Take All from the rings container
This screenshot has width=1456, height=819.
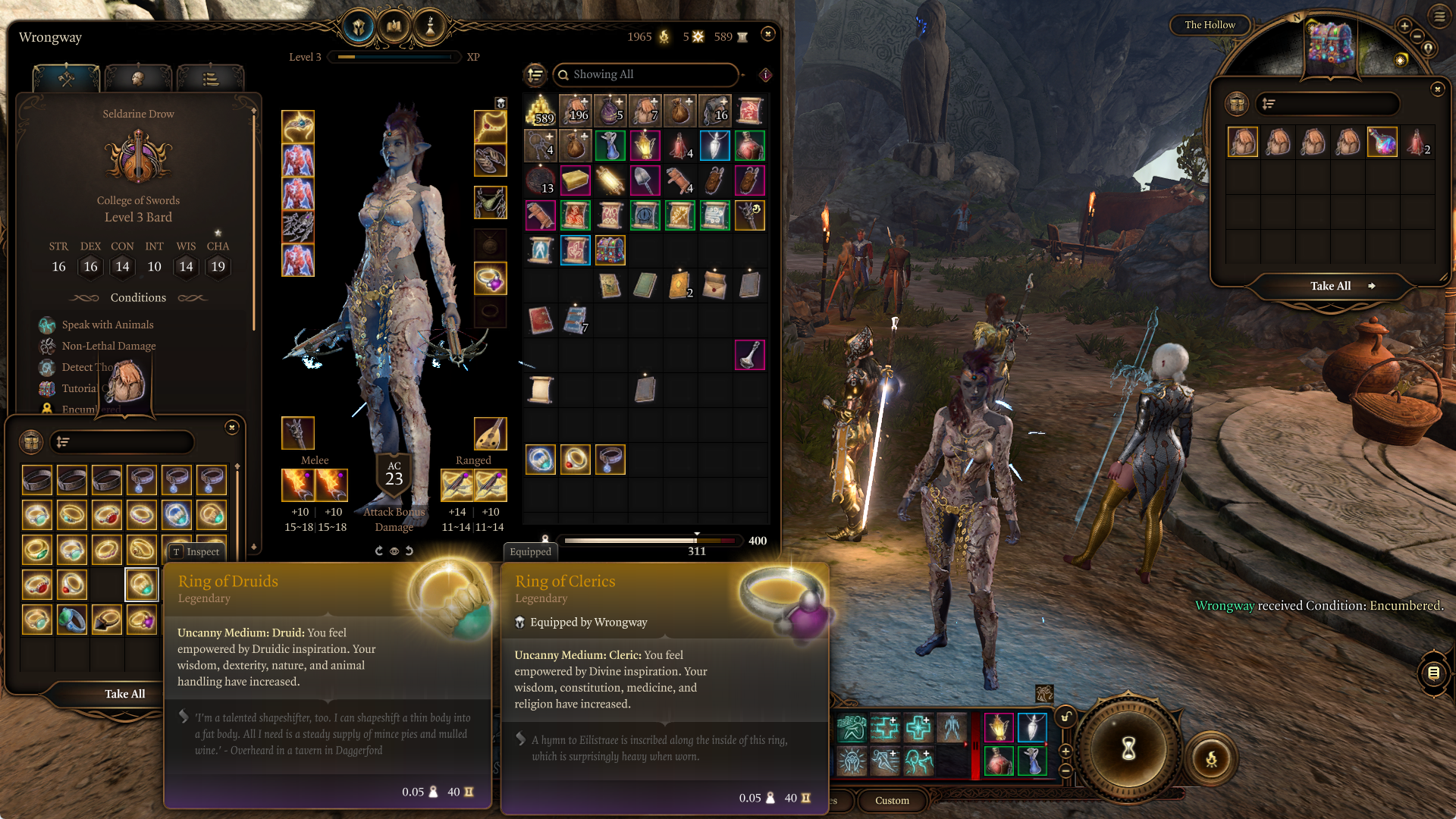click(x=124, y=694)
